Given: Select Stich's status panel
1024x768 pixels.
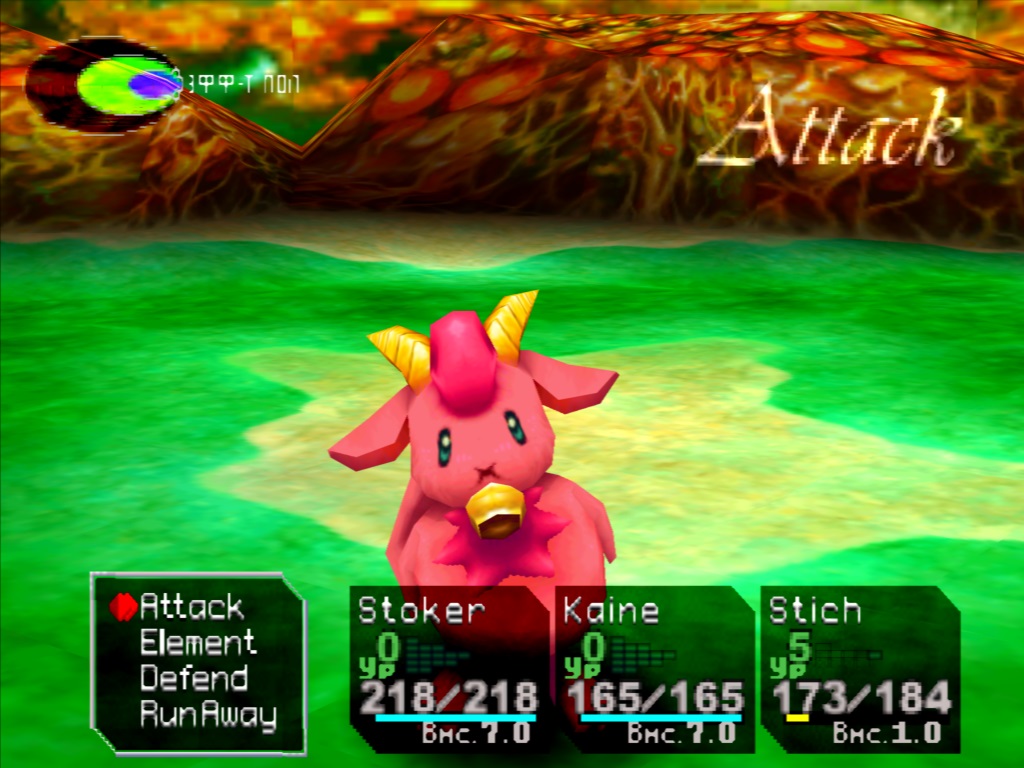Looking at the screenshot, I should pos(859,668).
